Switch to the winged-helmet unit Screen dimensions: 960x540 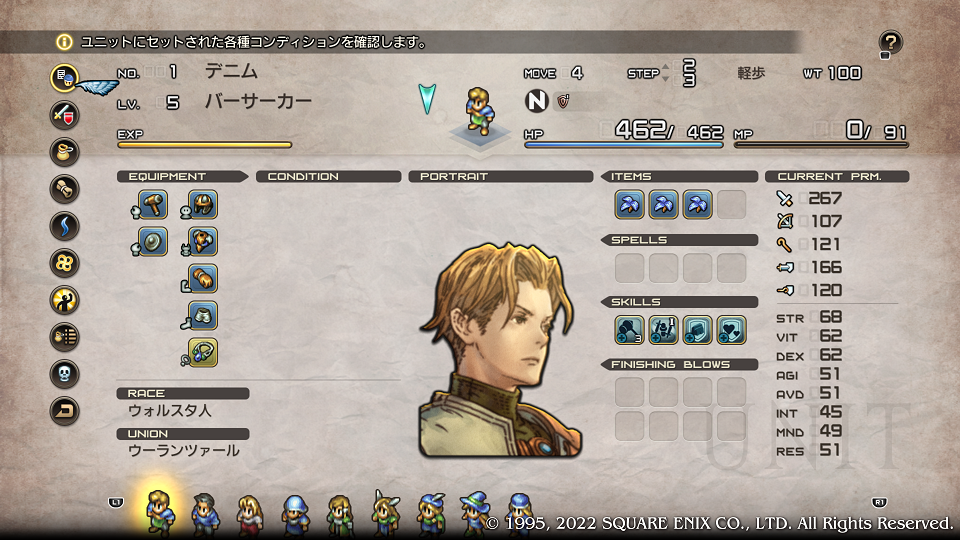(384, 512)
